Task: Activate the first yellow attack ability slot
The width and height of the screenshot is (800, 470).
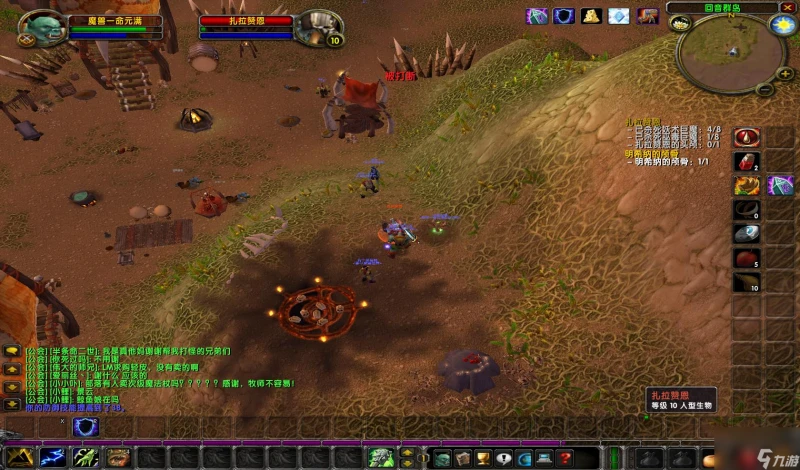Action: (20, 457)
